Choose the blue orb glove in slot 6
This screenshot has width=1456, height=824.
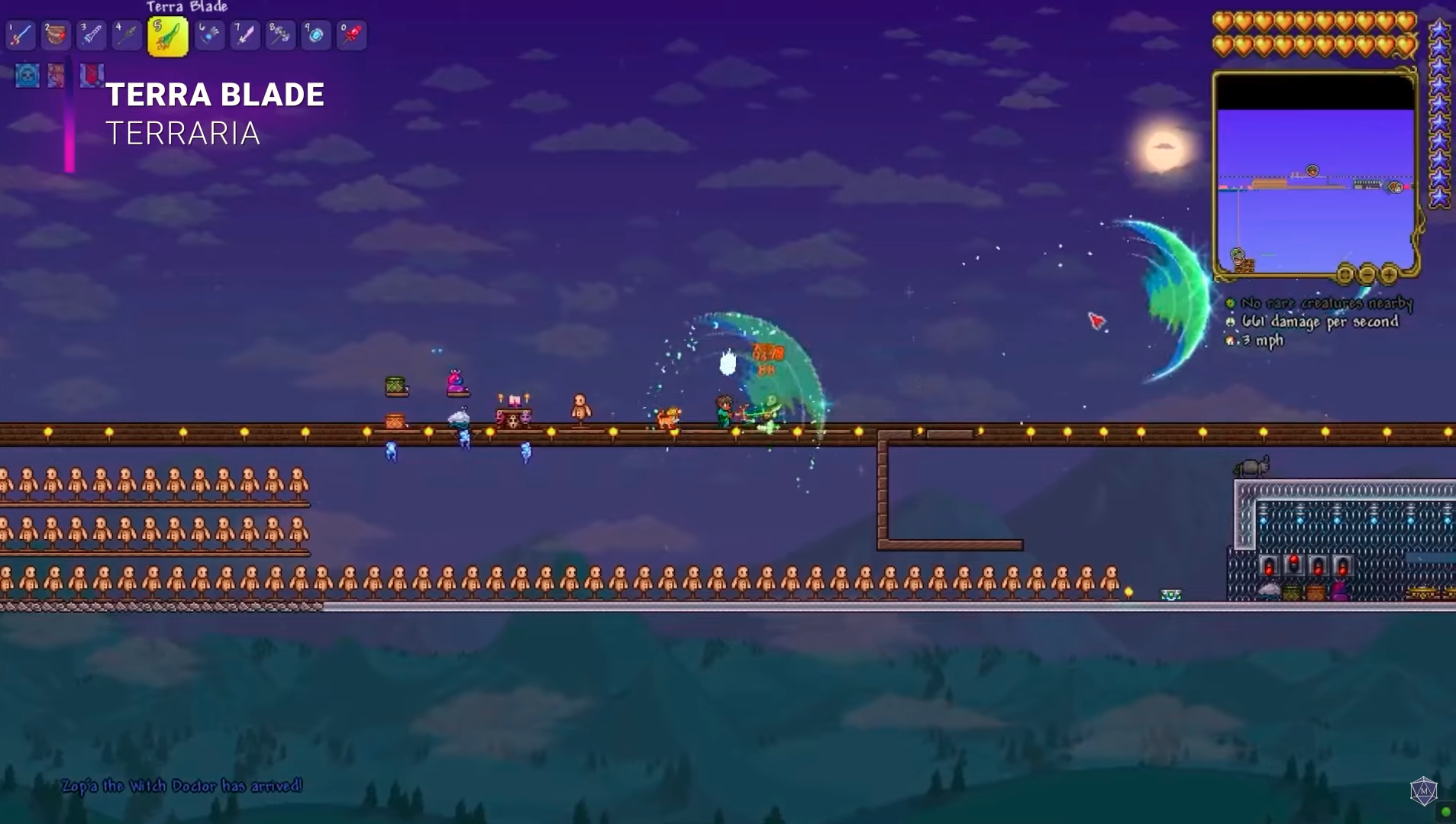209,35
